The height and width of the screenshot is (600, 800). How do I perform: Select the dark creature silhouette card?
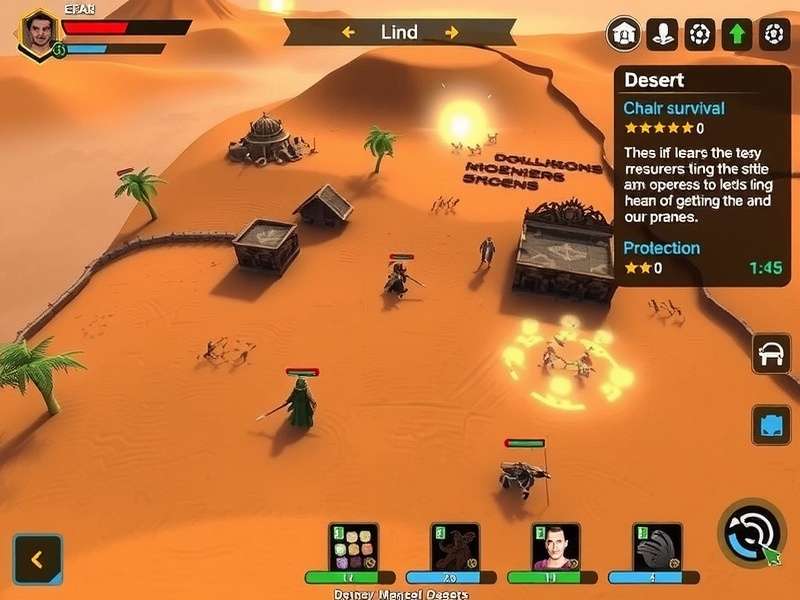455,547
